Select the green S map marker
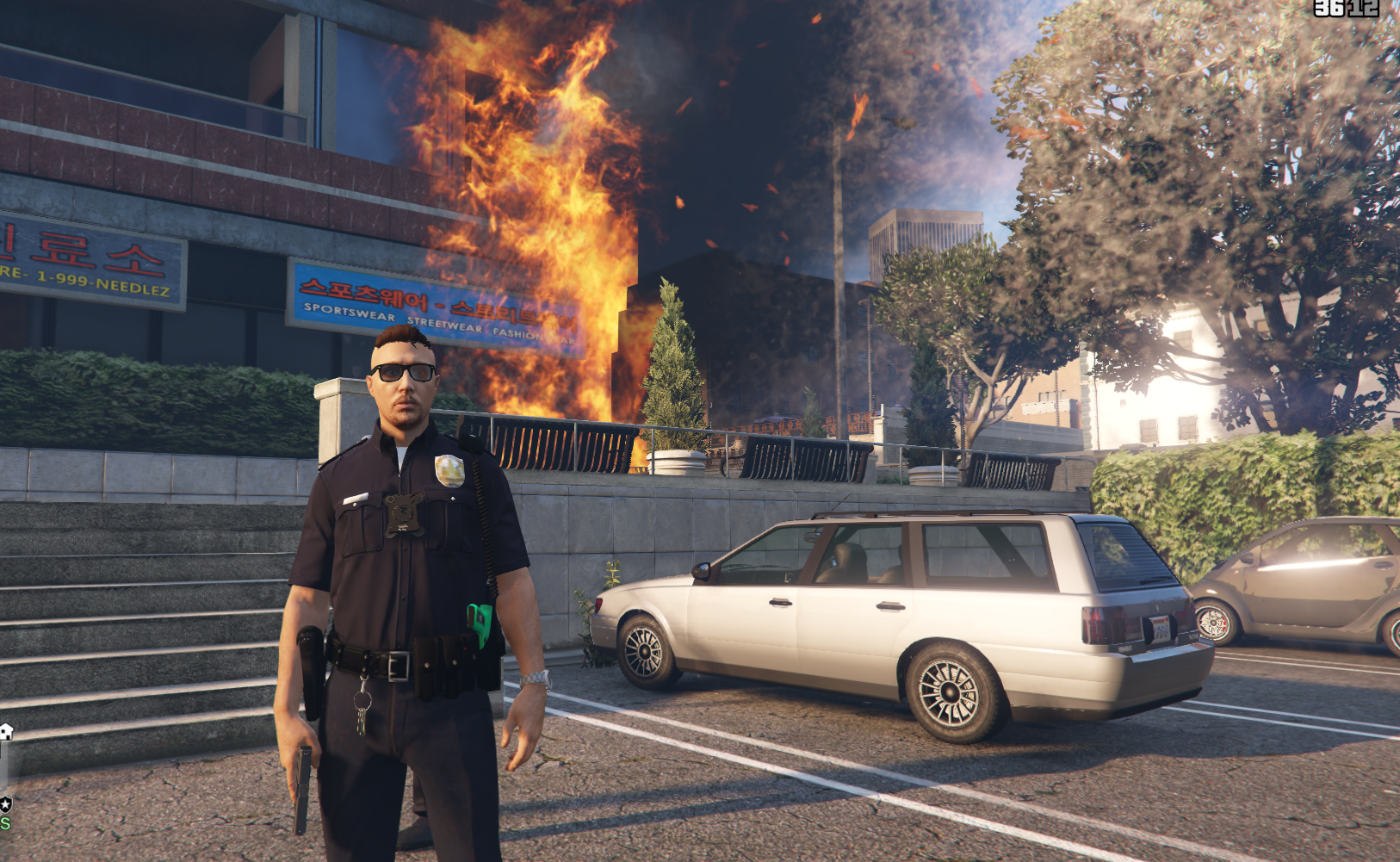The image size is (1400, 862). pyautogui.click(x=4, y=823)
